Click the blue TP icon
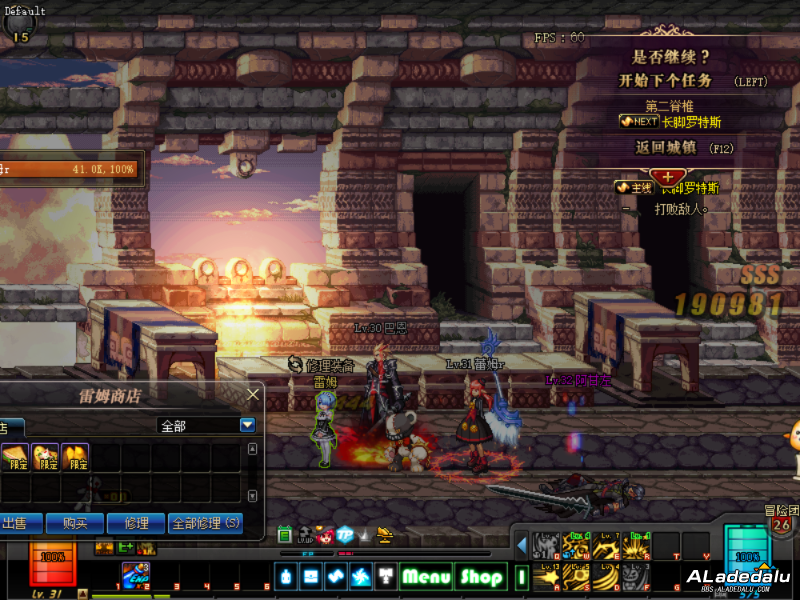Screen dimensions: 800x600 tap(345, 535)
